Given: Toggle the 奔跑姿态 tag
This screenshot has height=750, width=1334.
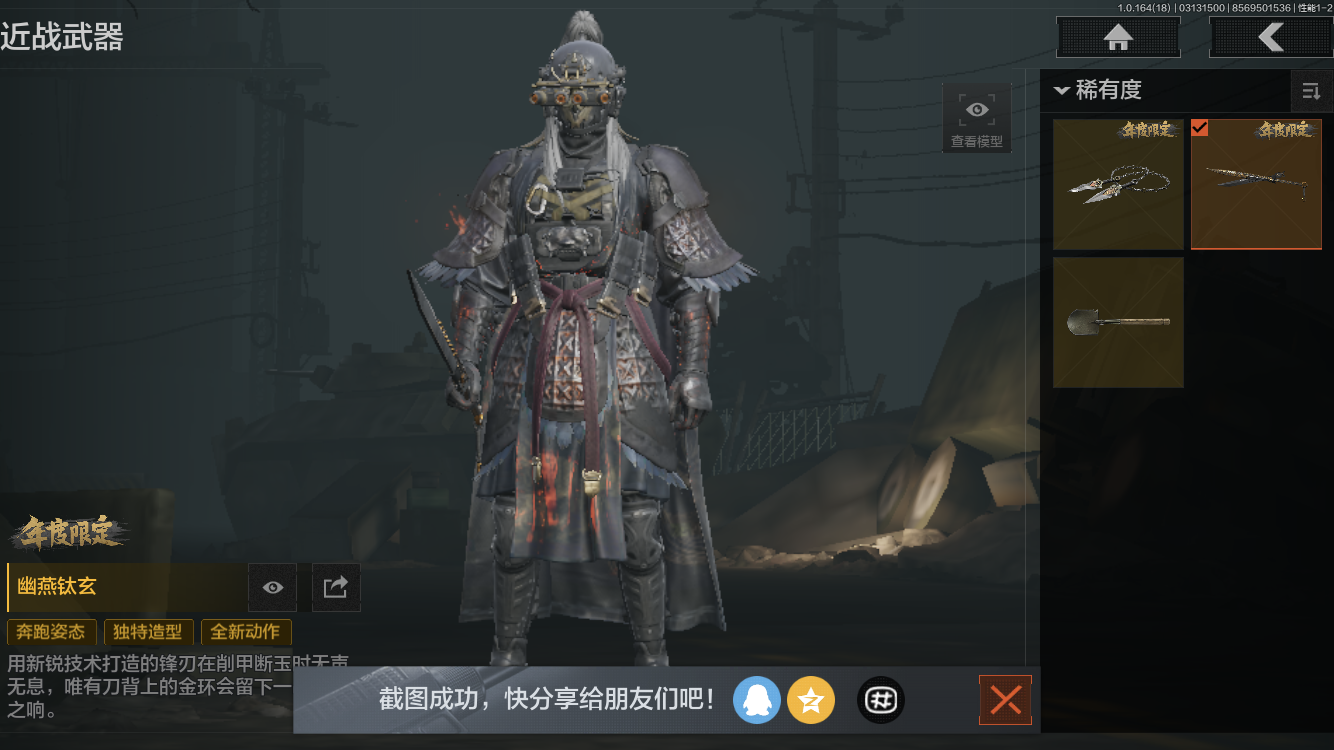Looking at the screenshot, I should (49, 632).
